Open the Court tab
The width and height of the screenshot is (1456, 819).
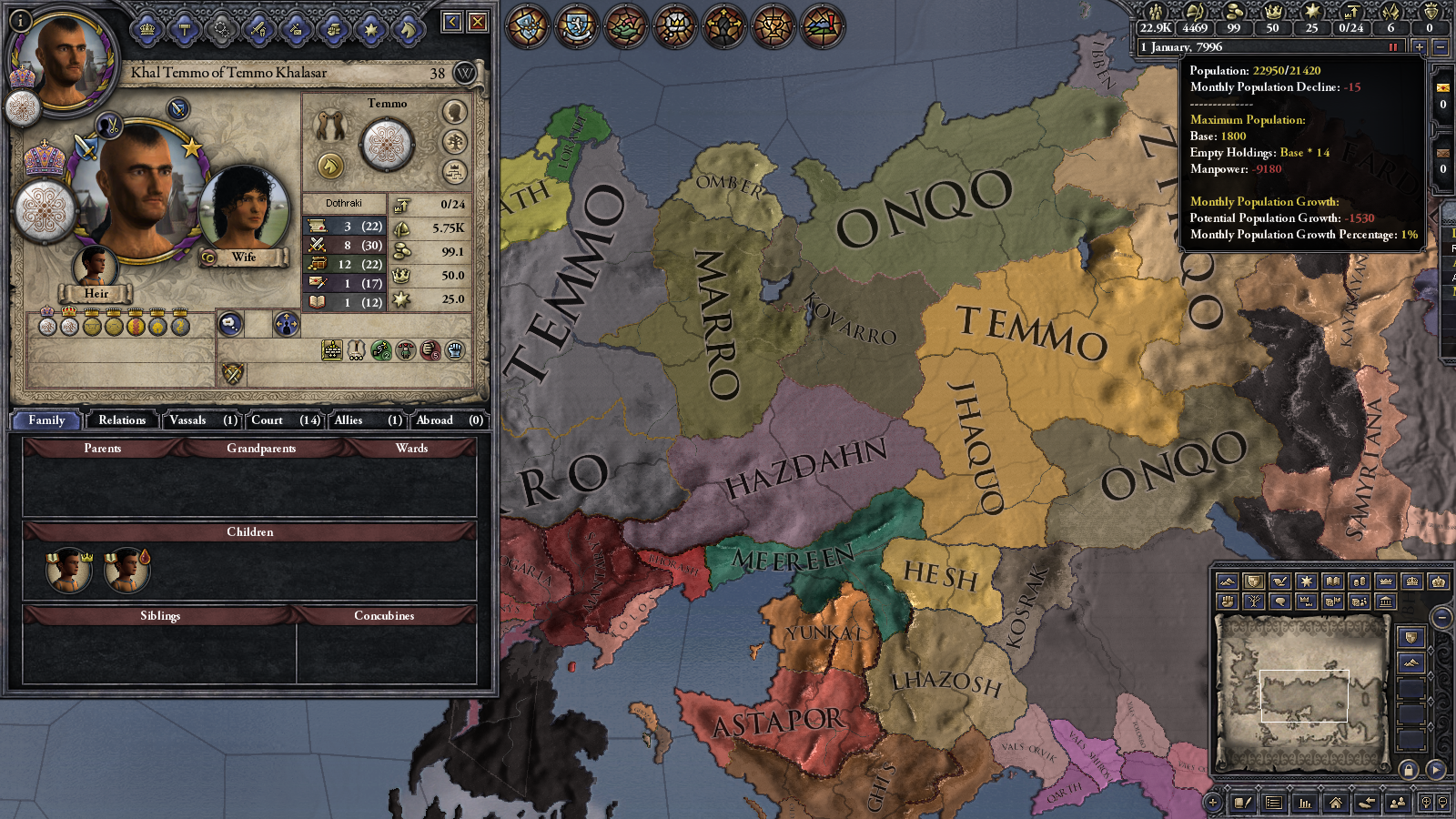click(x=267, y=420)
